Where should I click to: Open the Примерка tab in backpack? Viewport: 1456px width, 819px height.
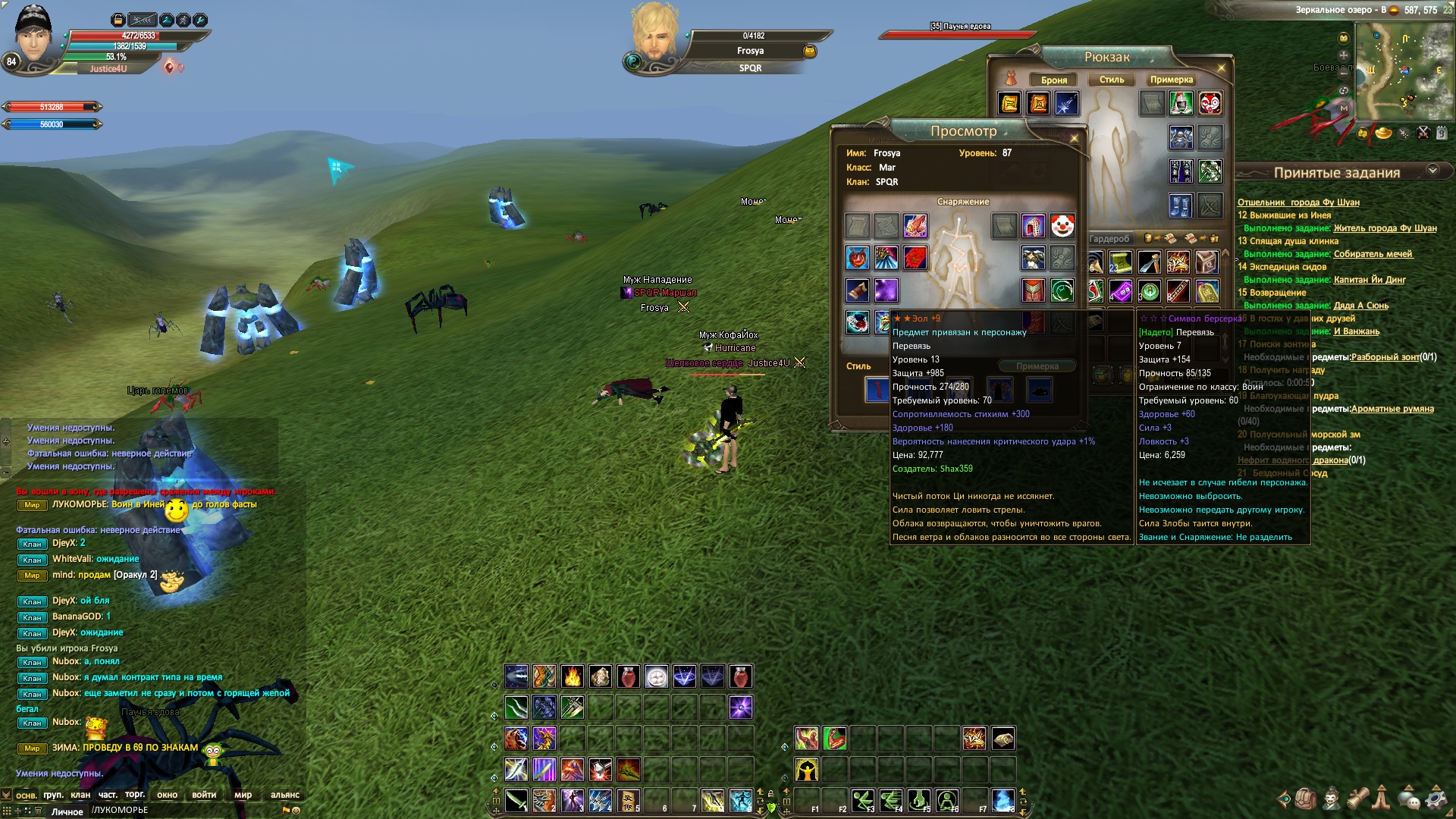[x=1171, y=80]
